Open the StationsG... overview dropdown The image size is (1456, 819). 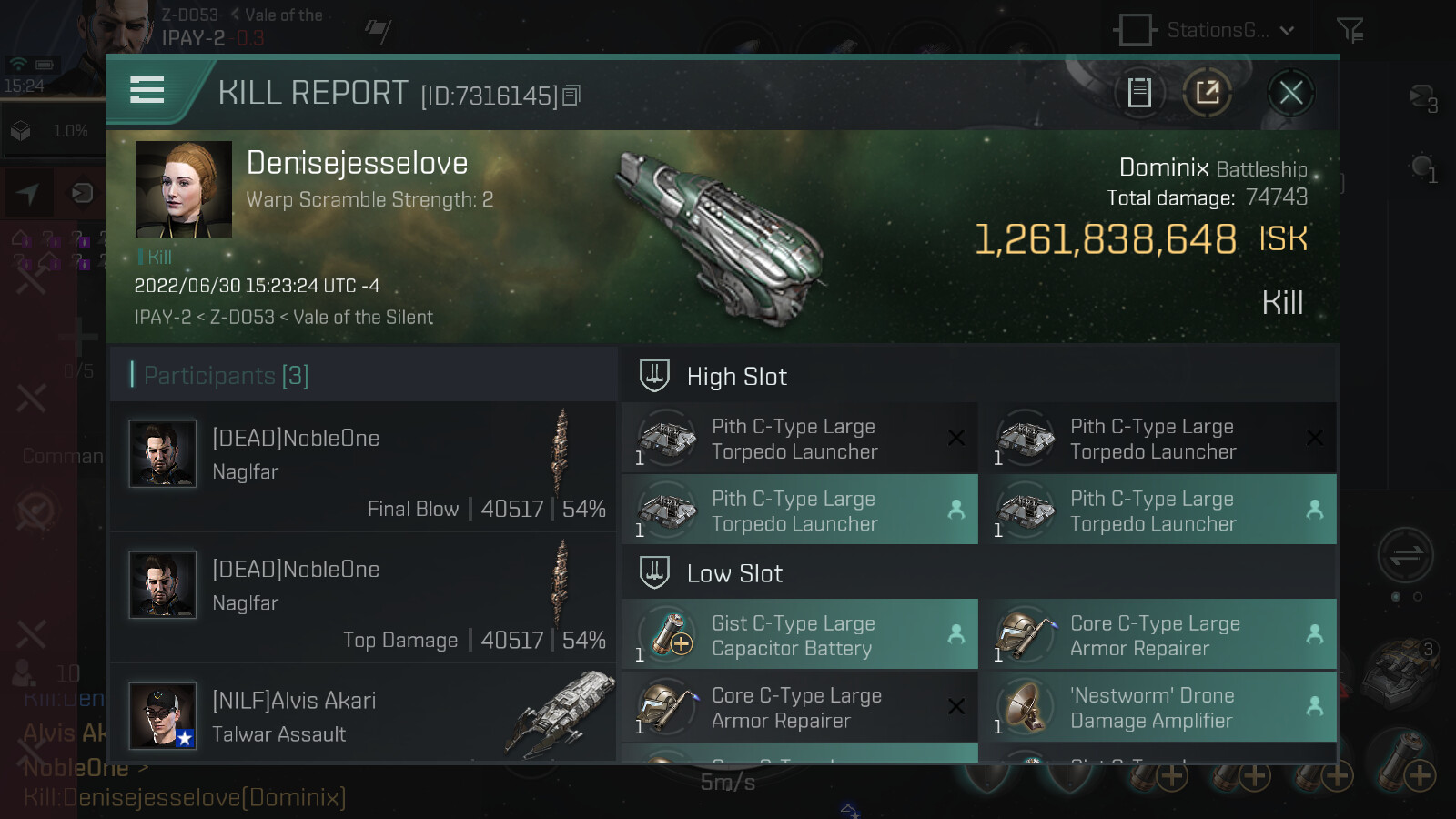click(1206, 30)
